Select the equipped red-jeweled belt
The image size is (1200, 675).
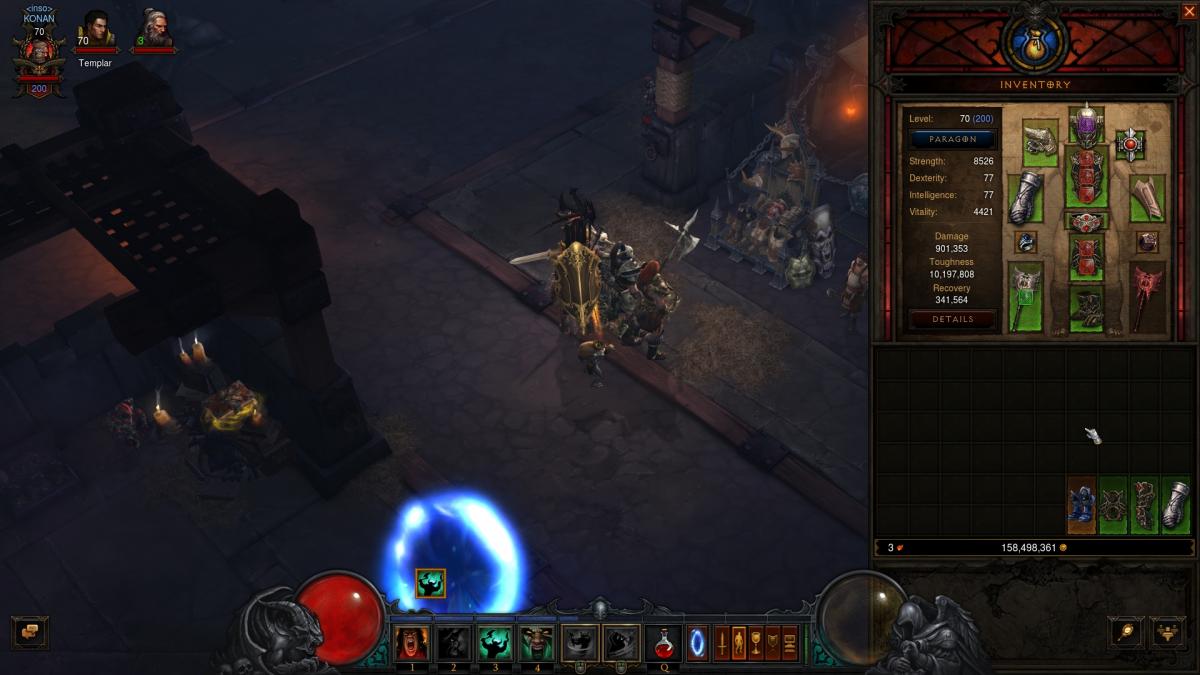coord(1086,222)
